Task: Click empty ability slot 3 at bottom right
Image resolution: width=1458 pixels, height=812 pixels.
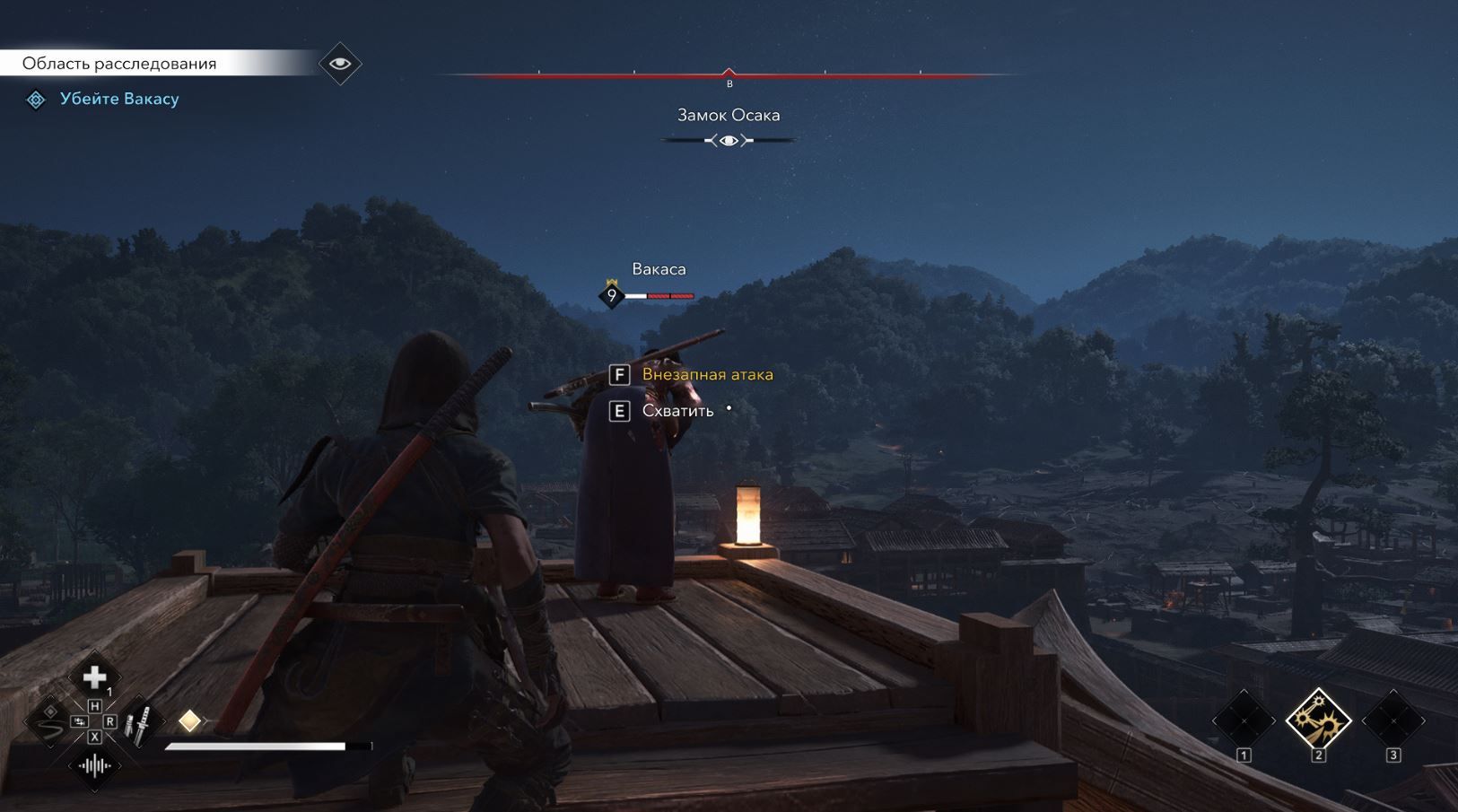Action: (1393, 721)
